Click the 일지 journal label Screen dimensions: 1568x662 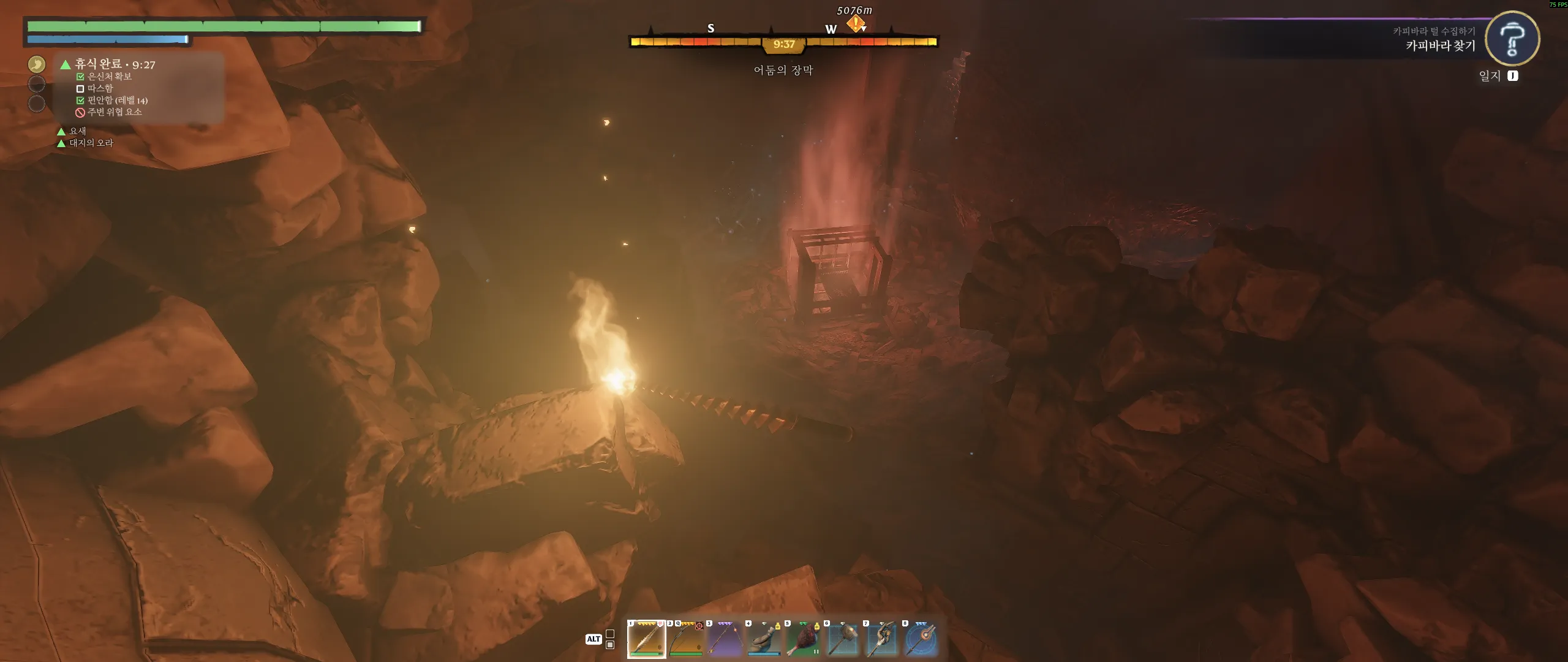pos(1490,76)
